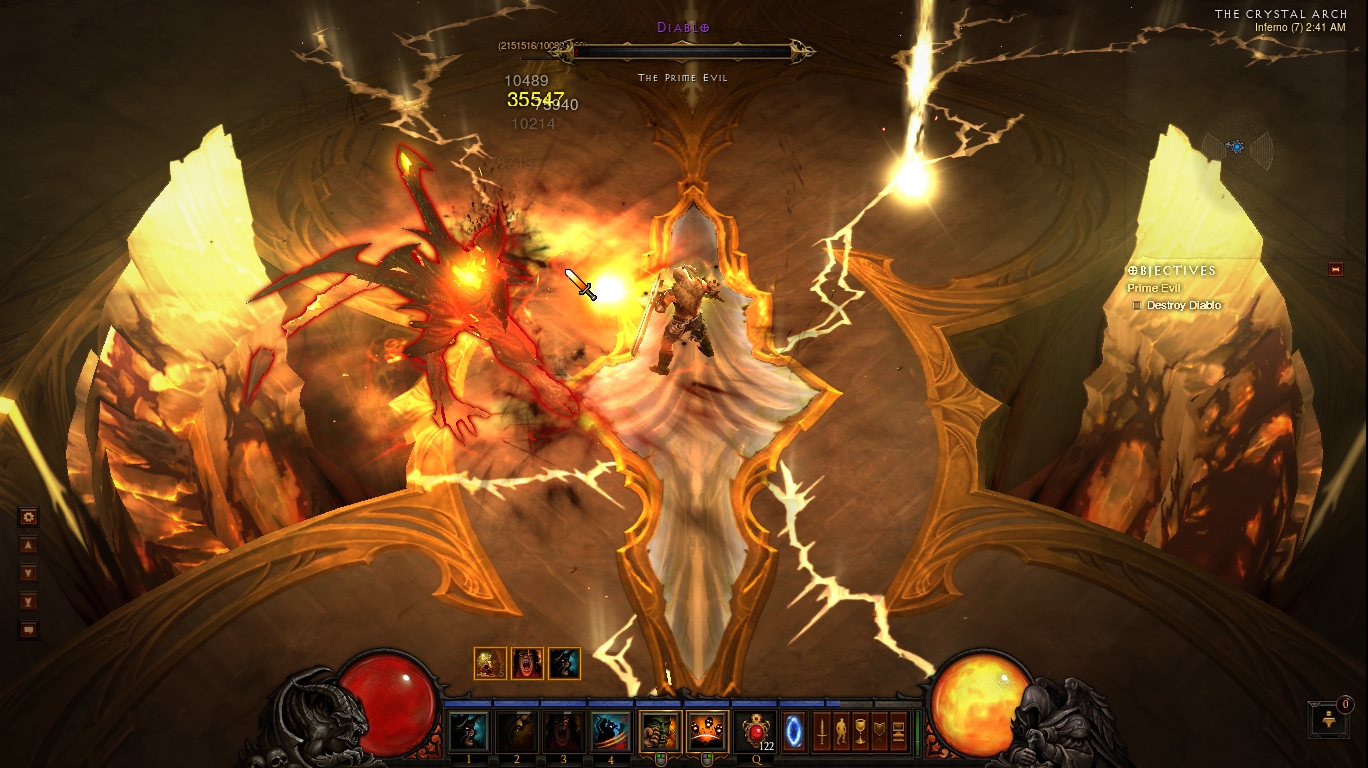Viewport: 1368px width, 768px height.
Task: Click the chat scroll up arrow
Action: click(x=28, y=545)
